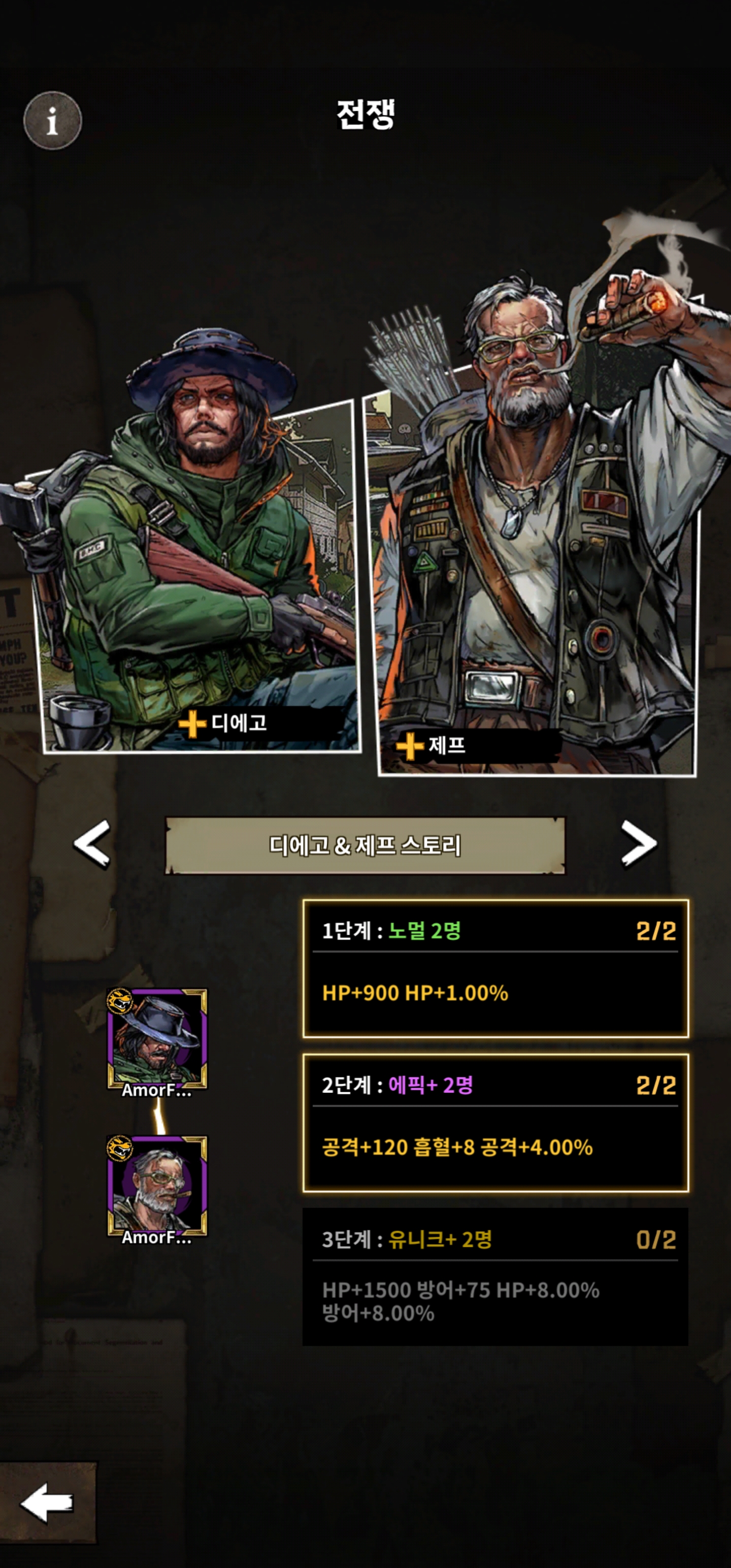731x1568 pixels.
Task: Go back with the white arrow button
Action: coord(48,1502)
